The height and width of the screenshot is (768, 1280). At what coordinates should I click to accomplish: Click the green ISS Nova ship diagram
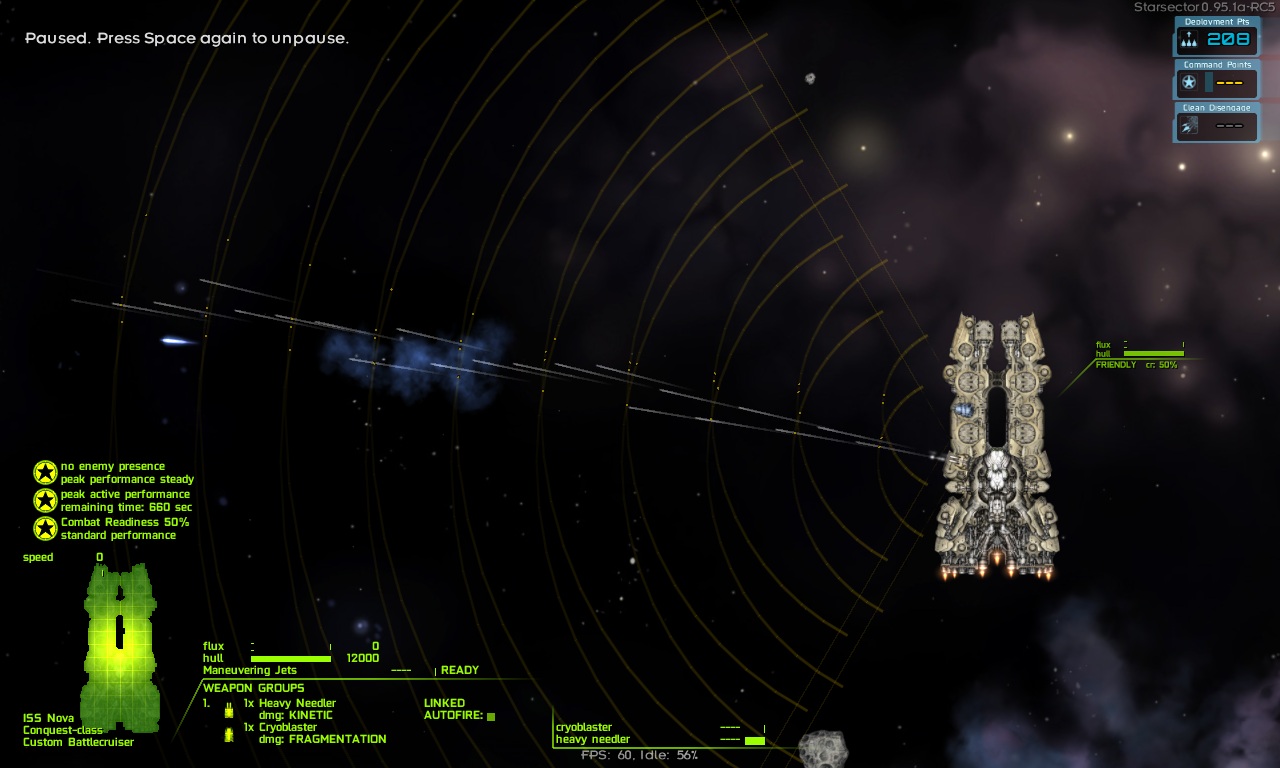[120, 645]
